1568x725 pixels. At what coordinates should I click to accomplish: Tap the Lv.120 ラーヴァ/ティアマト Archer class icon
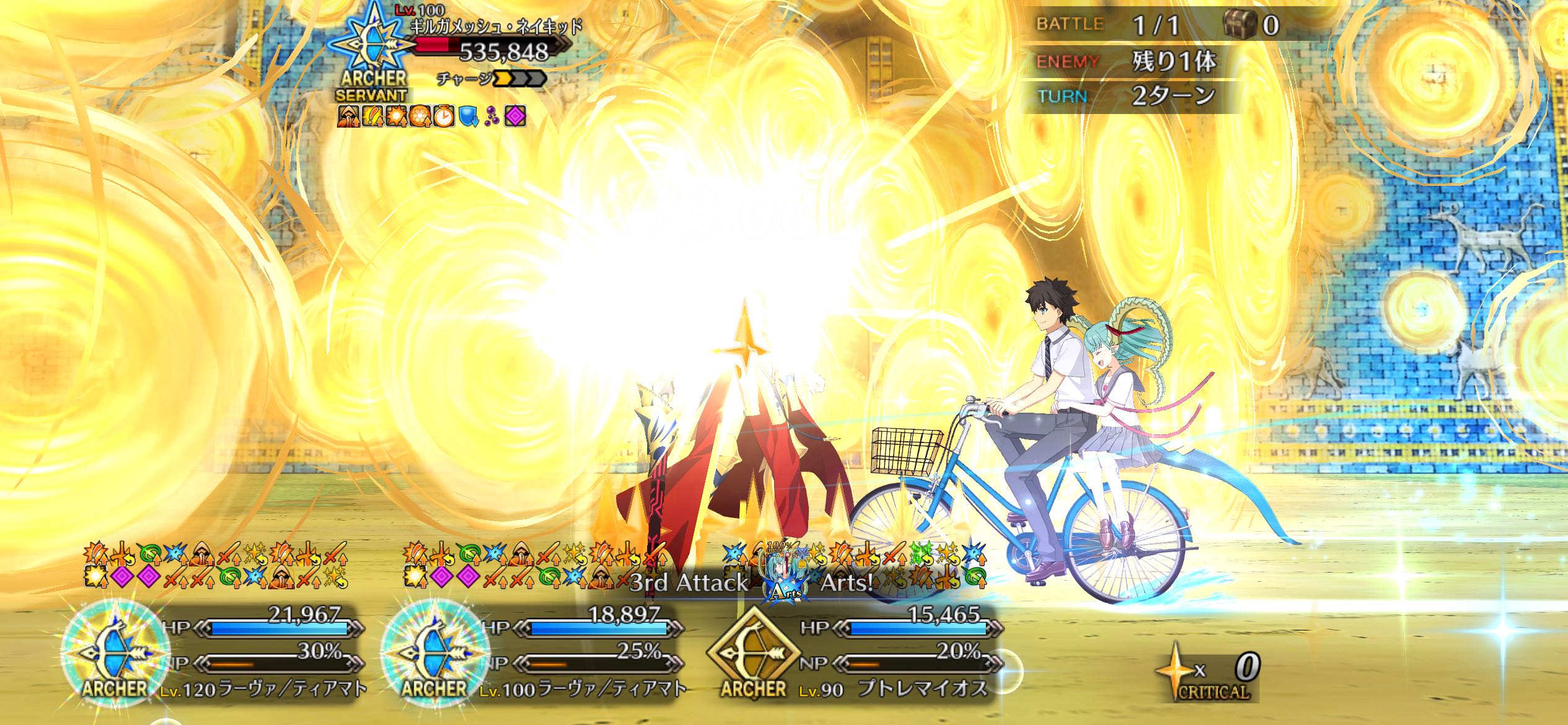pos(115,652)
